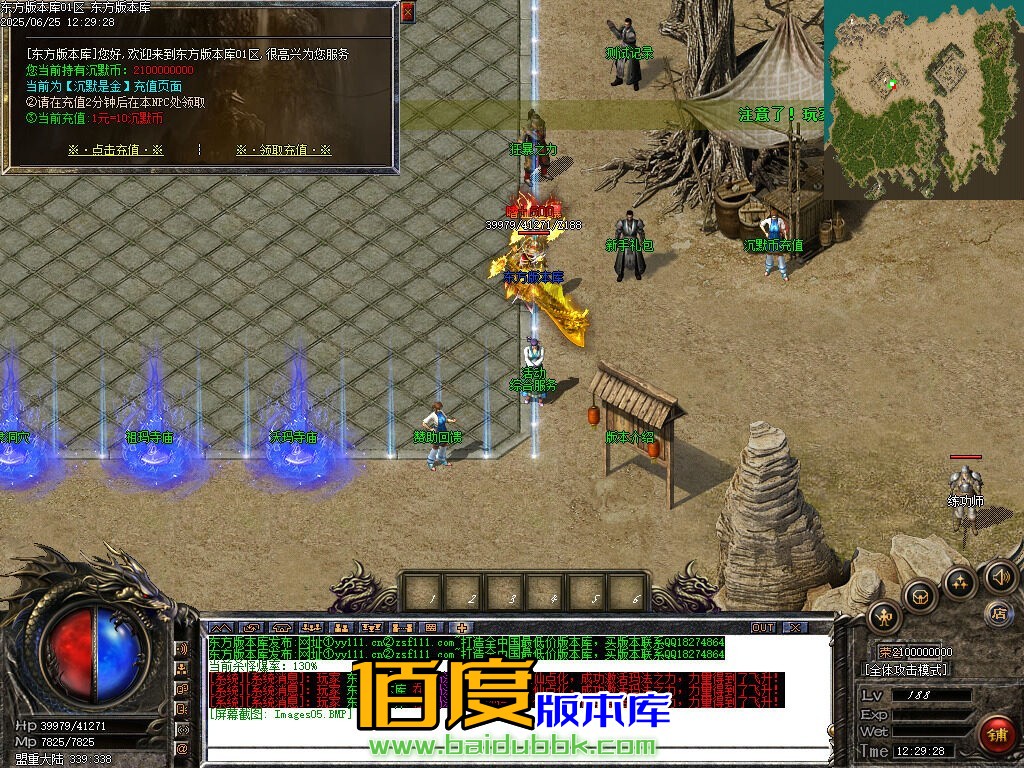Click the @ button beside chat

pyautogui.click(x=182, y=748)
